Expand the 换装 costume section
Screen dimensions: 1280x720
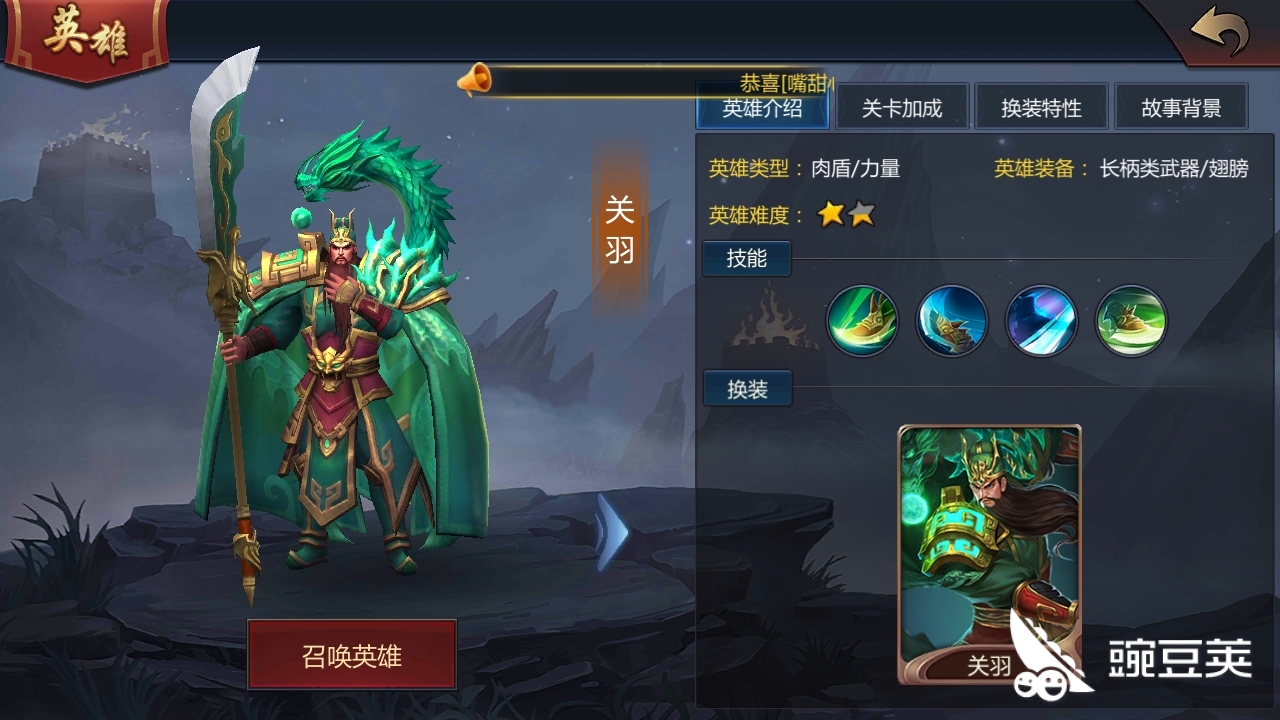click(x=746, y=388)
